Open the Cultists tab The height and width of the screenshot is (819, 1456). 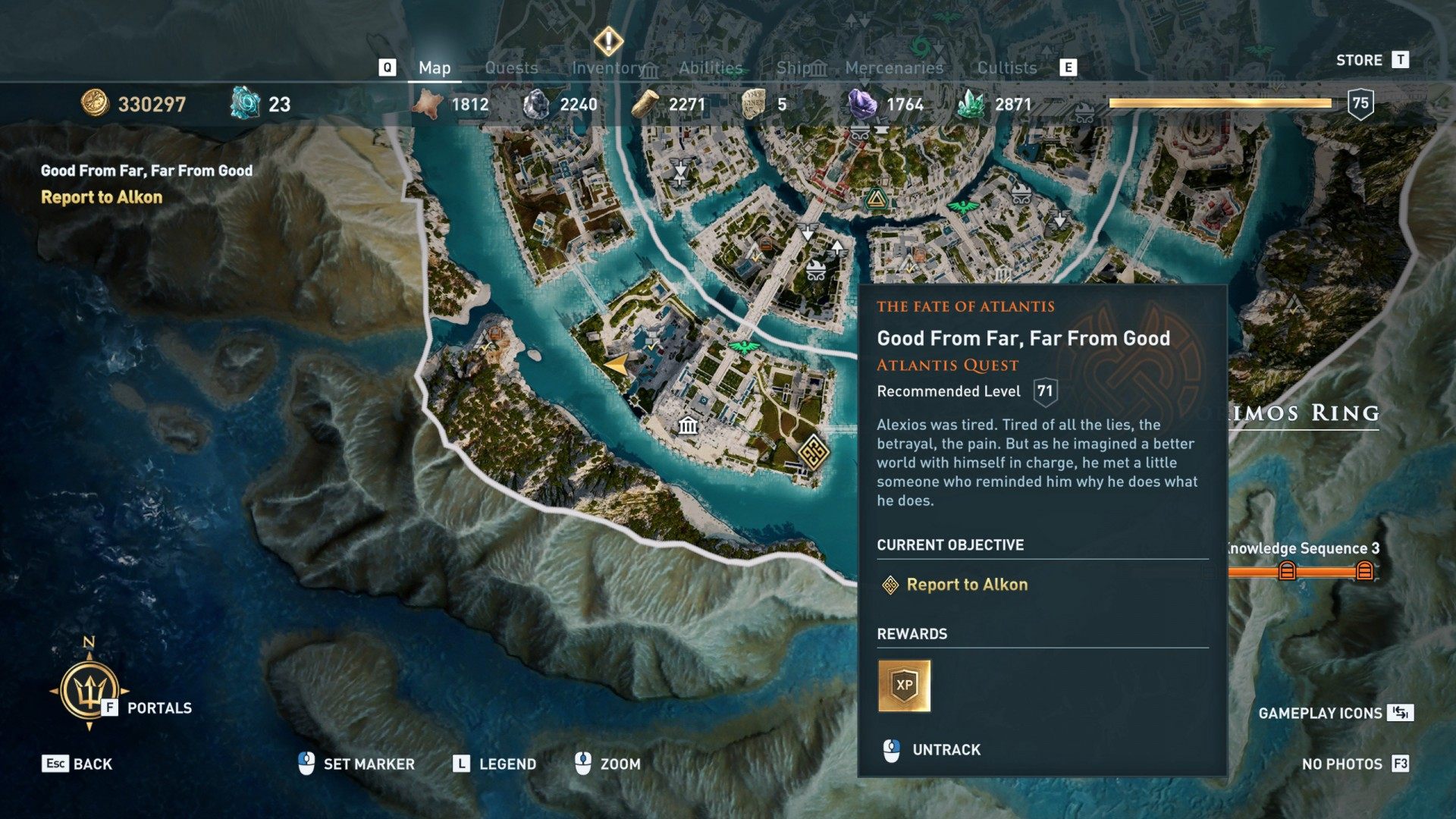point(1006,67)
